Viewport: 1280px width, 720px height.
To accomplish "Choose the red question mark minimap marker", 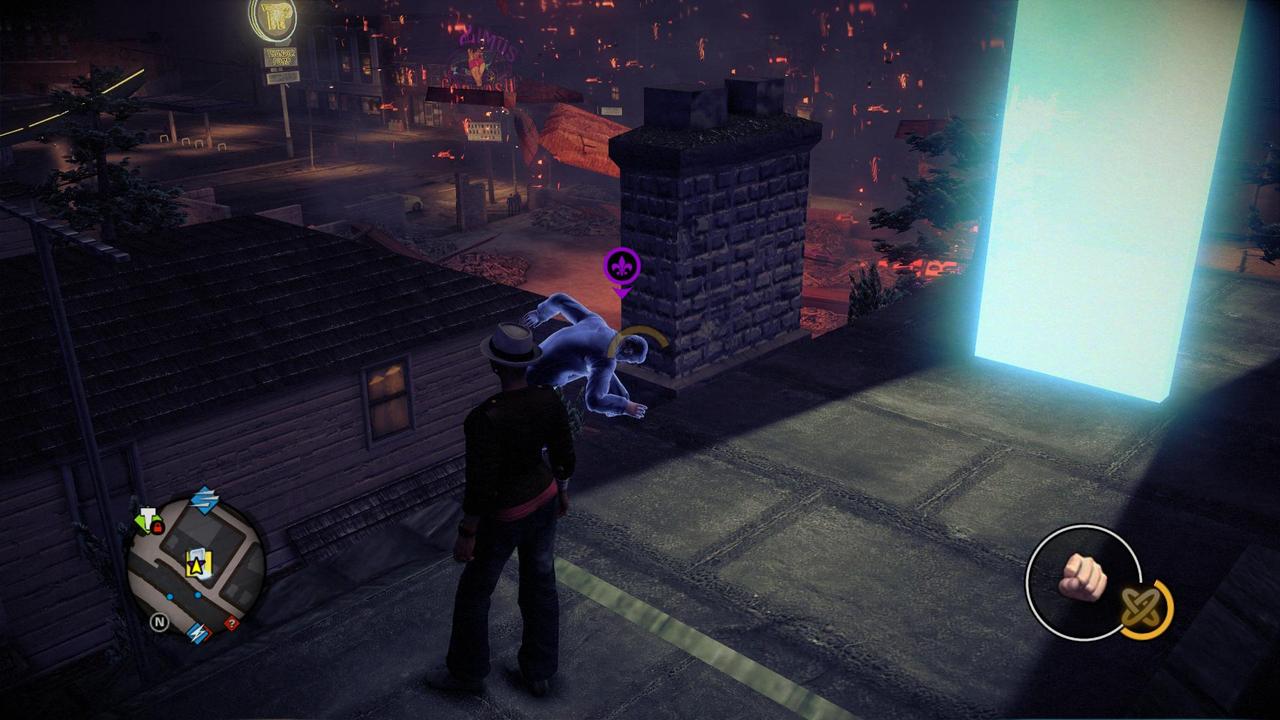I will (231, 623).
